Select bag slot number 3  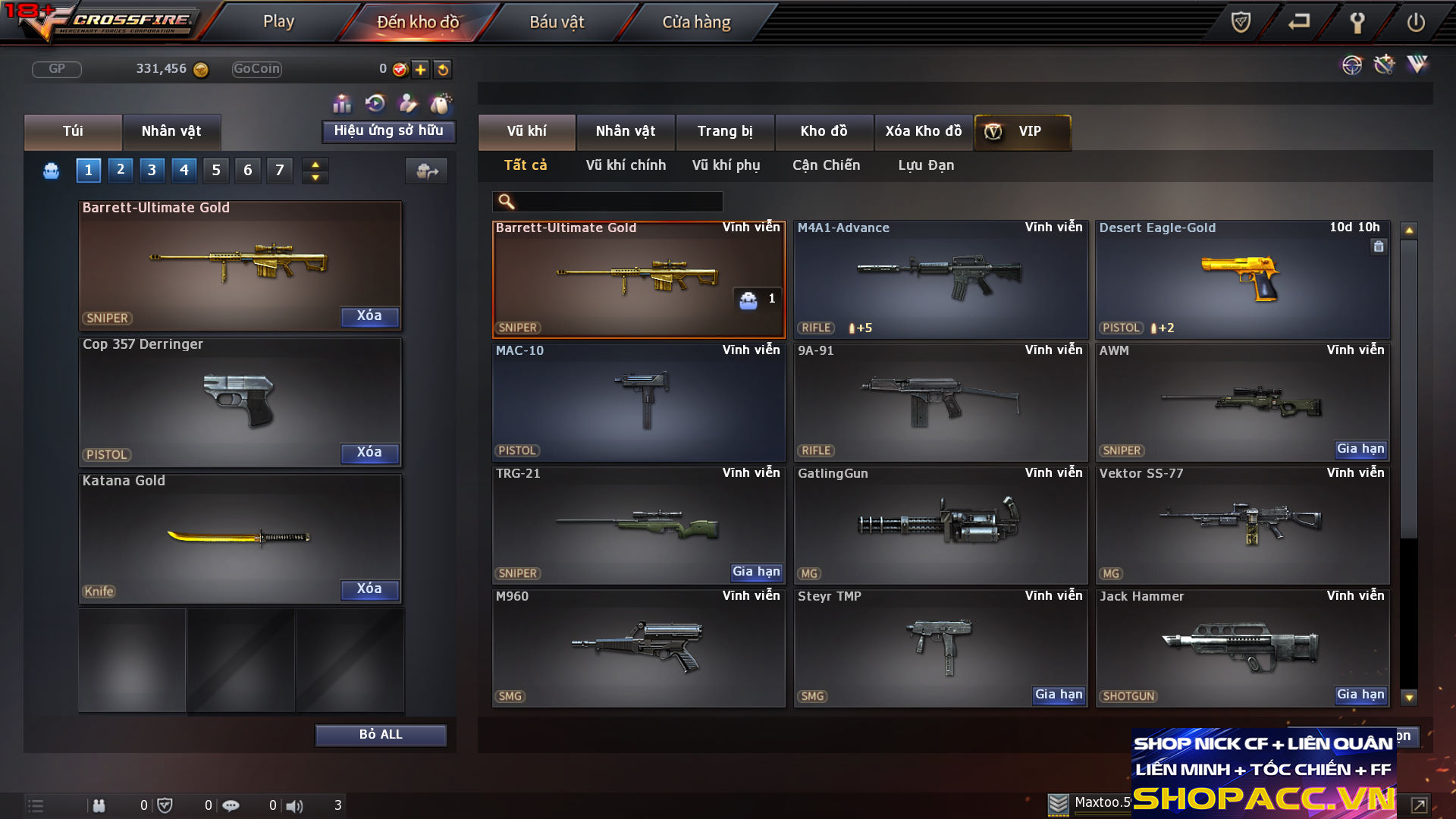click(152, 170)
